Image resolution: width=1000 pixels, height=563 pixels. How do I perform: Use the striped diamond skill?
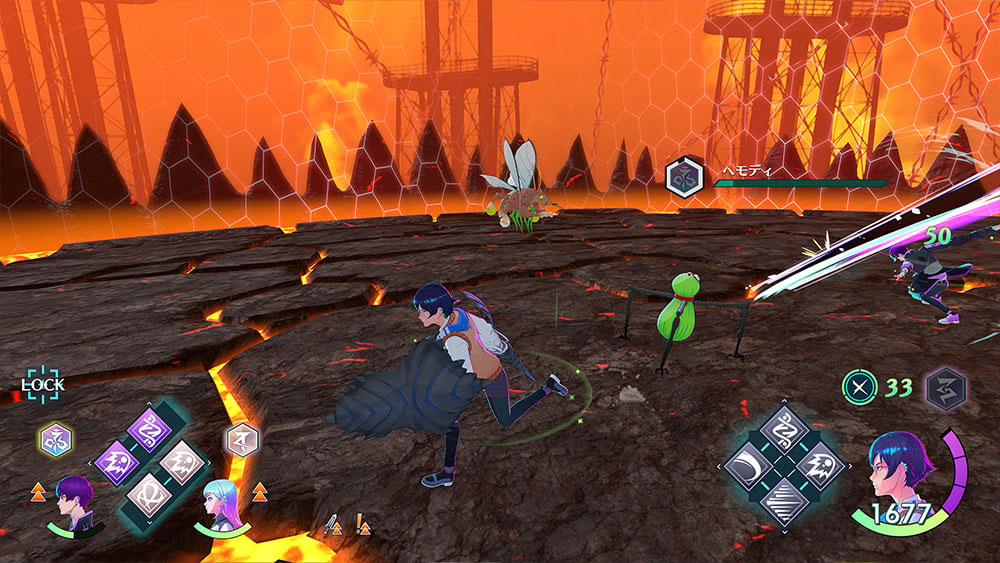784,499
